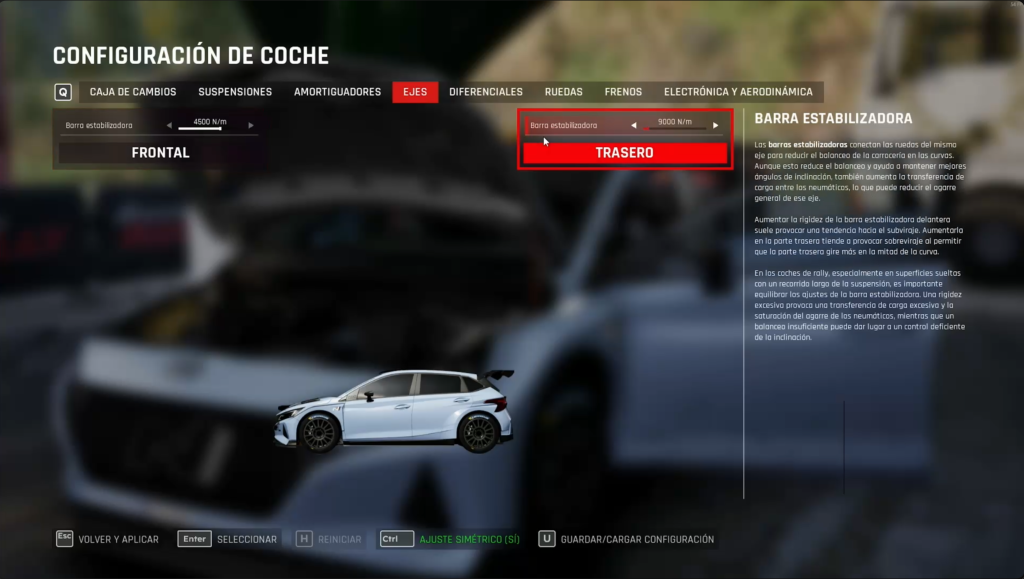Increase the front barra estabilizadora value

point(251,126)
